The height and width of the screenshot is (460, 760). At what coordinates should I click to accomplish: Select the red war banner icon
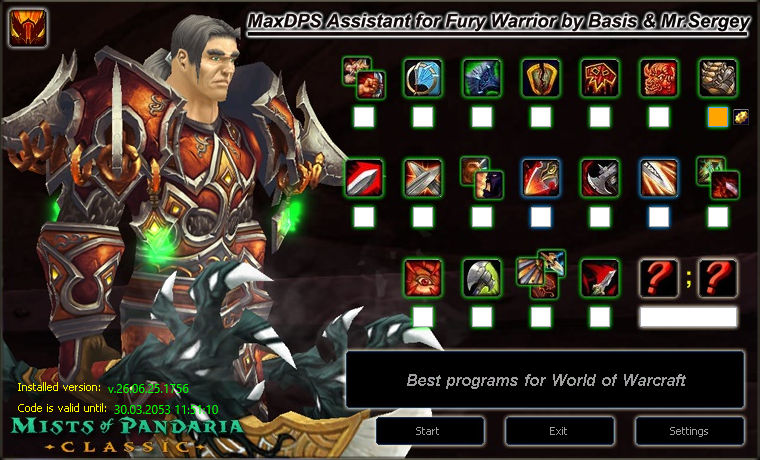(600, 78)
